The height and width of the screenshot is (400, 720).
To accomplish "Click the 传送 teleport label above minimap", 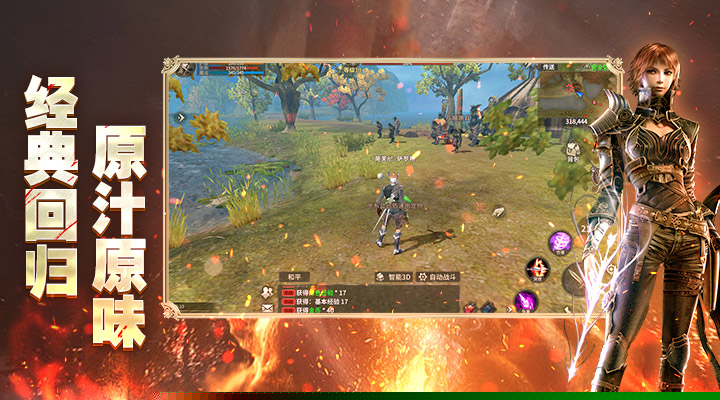I will coord(549,67).
